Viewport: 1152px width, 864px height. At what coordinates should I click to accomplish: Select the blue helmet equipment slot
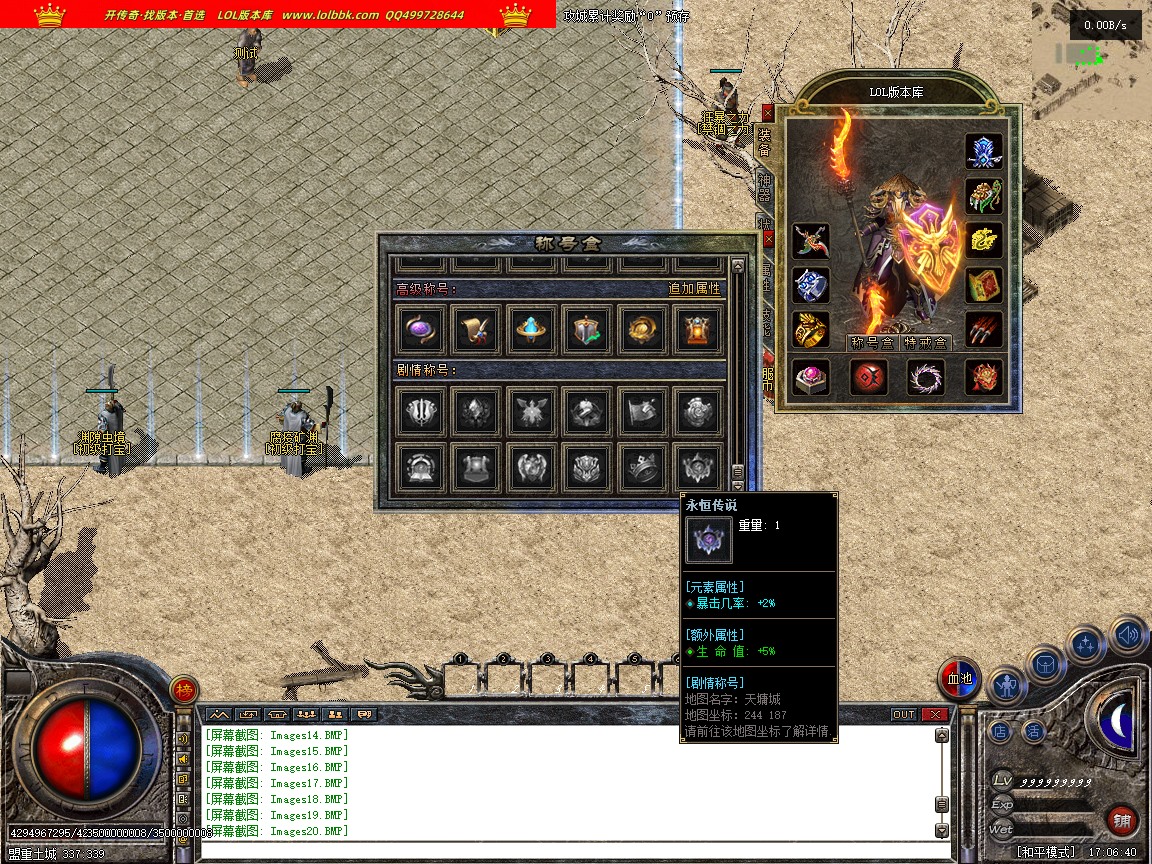(984, 151)
